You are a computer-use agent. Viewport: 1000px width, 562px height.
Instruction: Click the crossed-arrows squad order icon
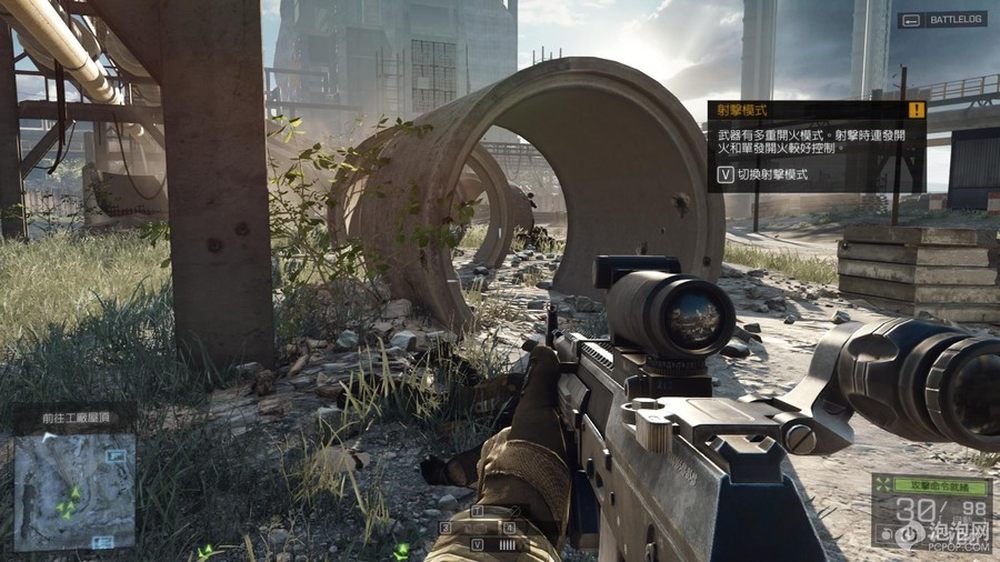(x=881, y=484)
